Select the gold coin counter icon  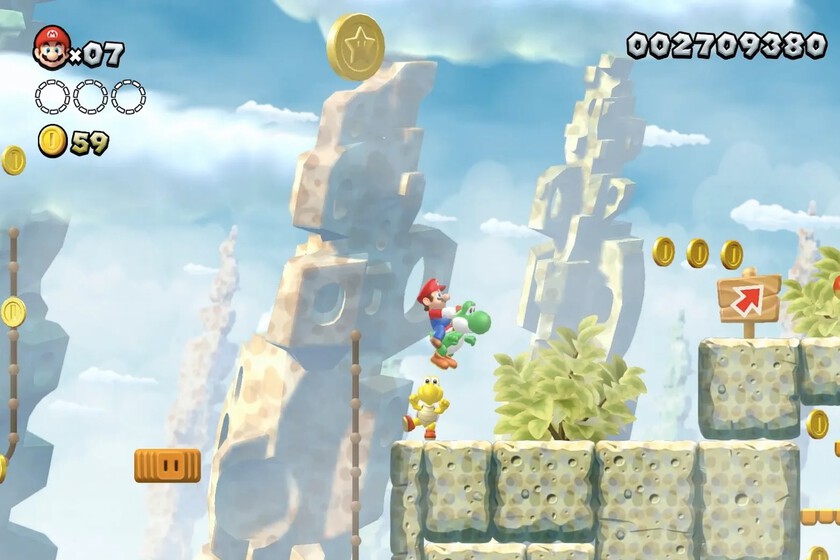(52, 141)
